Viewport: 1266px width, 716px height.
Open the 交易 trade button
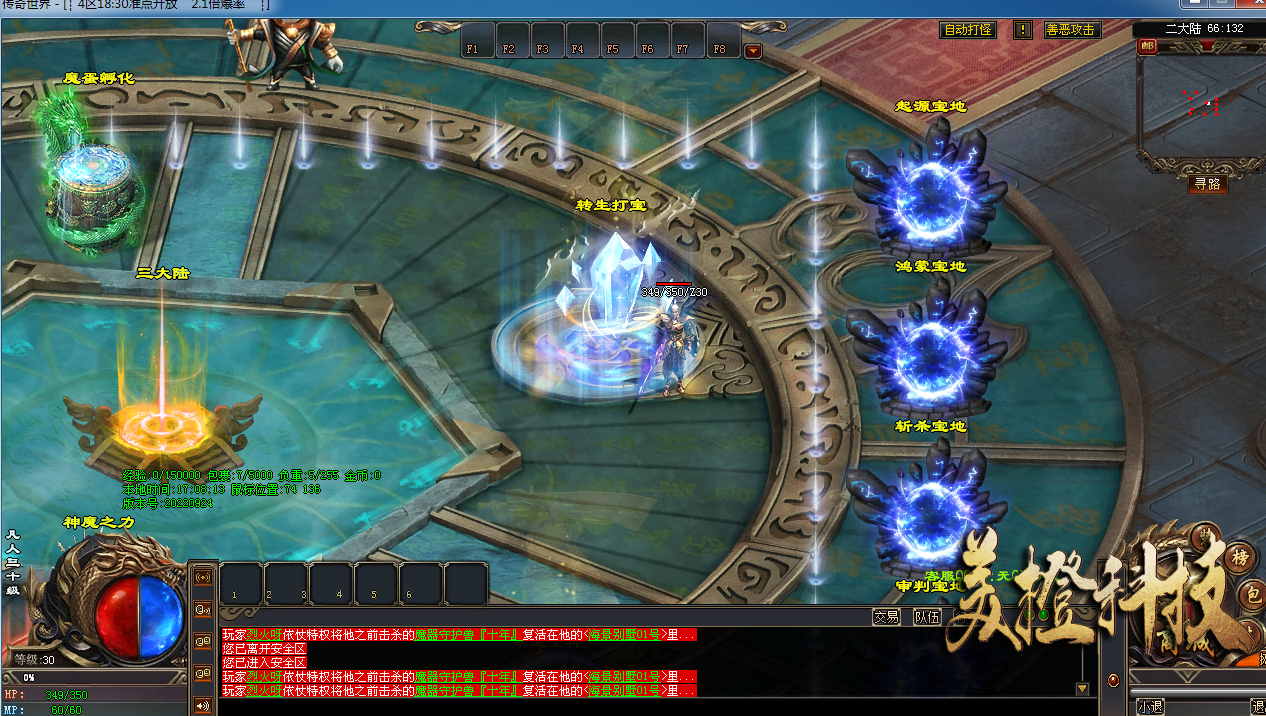[886, 617]
